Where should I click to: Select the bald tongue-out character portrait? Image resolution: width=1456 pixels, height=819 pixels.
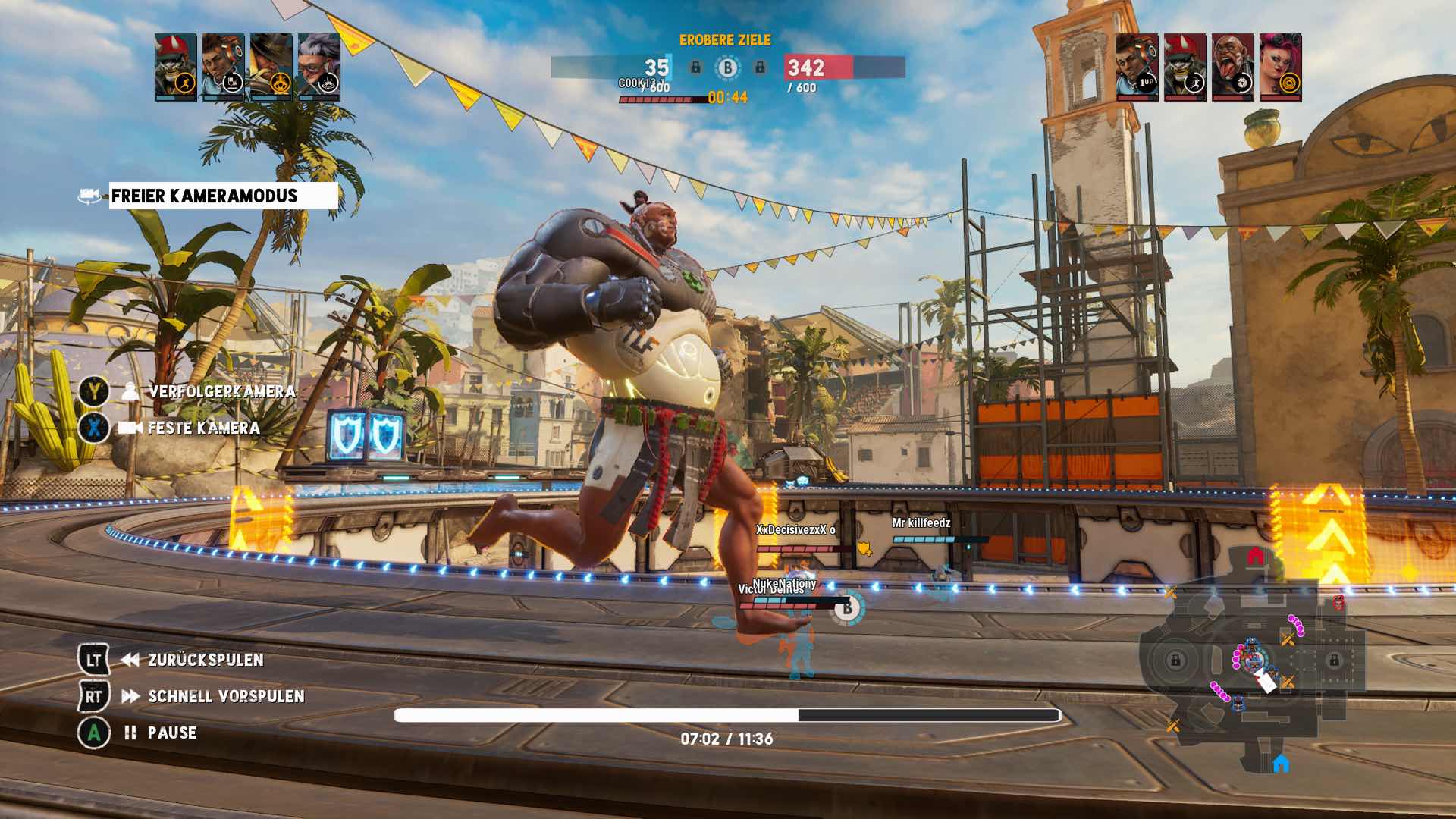tap(1232, 67)
